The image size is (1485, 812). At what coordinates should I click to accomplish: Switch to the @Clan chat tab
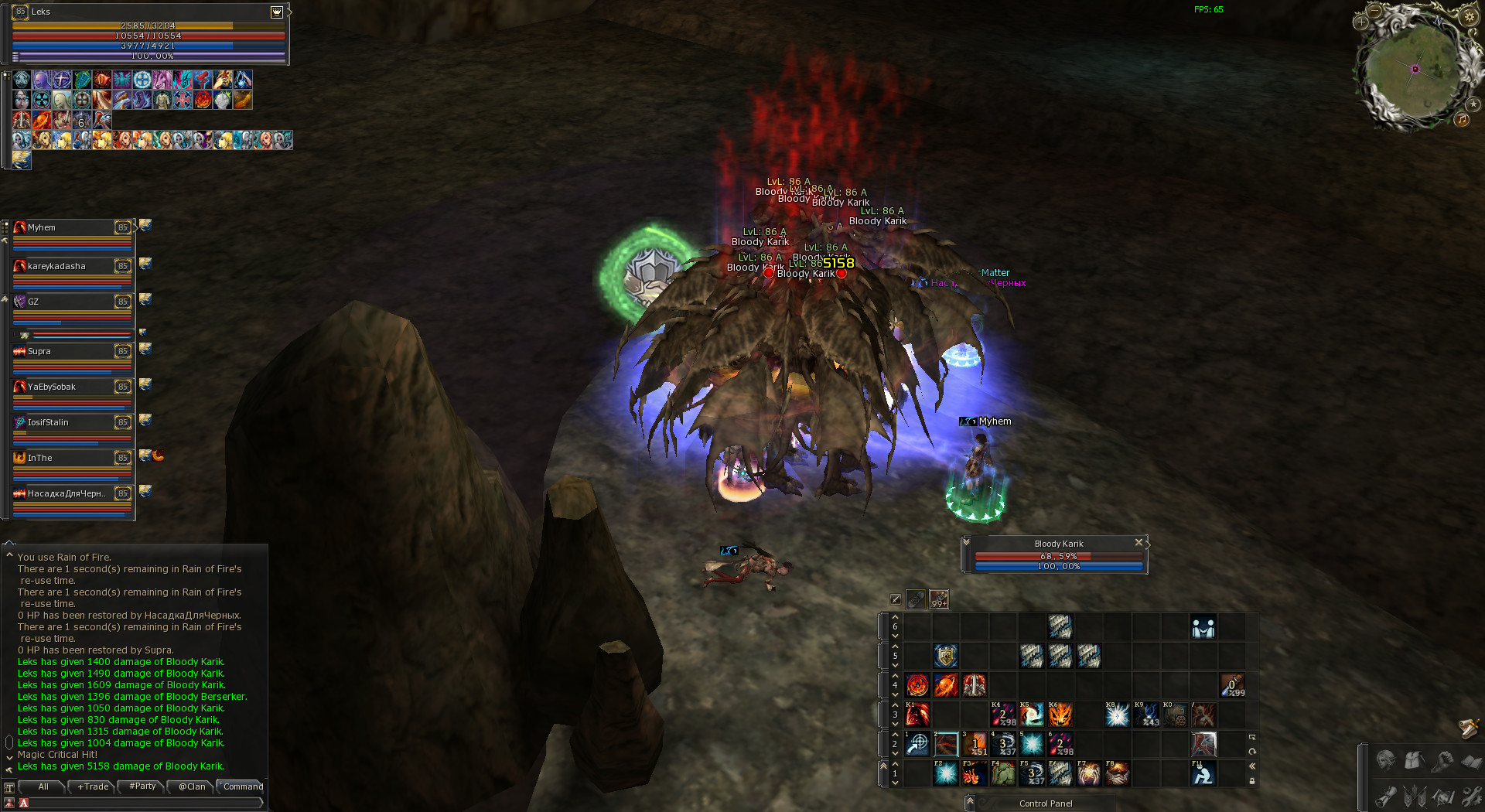[x=192, y=786]
